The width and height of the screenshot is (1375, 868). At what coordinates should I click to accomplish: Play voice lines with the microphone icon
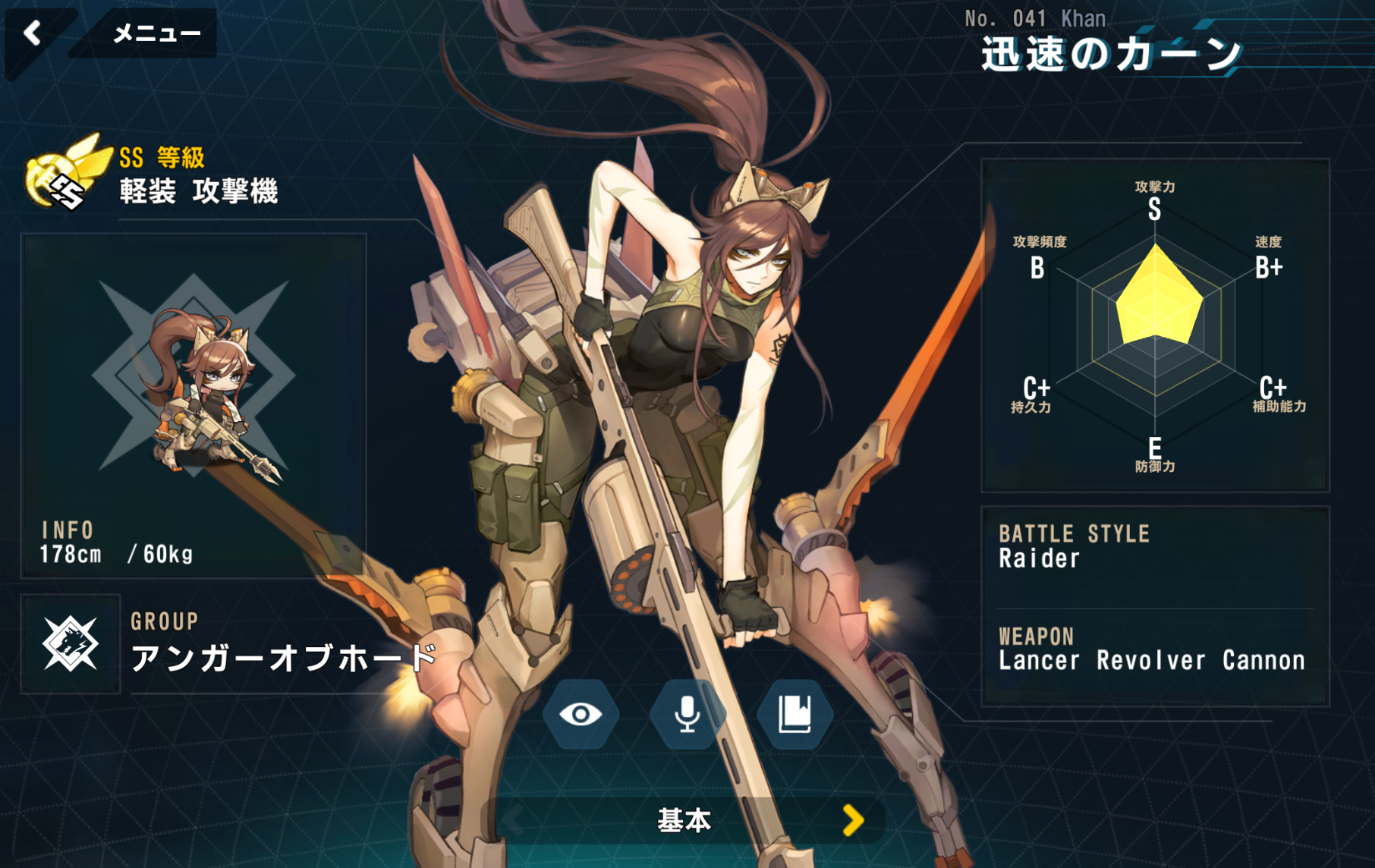[687, 714]
